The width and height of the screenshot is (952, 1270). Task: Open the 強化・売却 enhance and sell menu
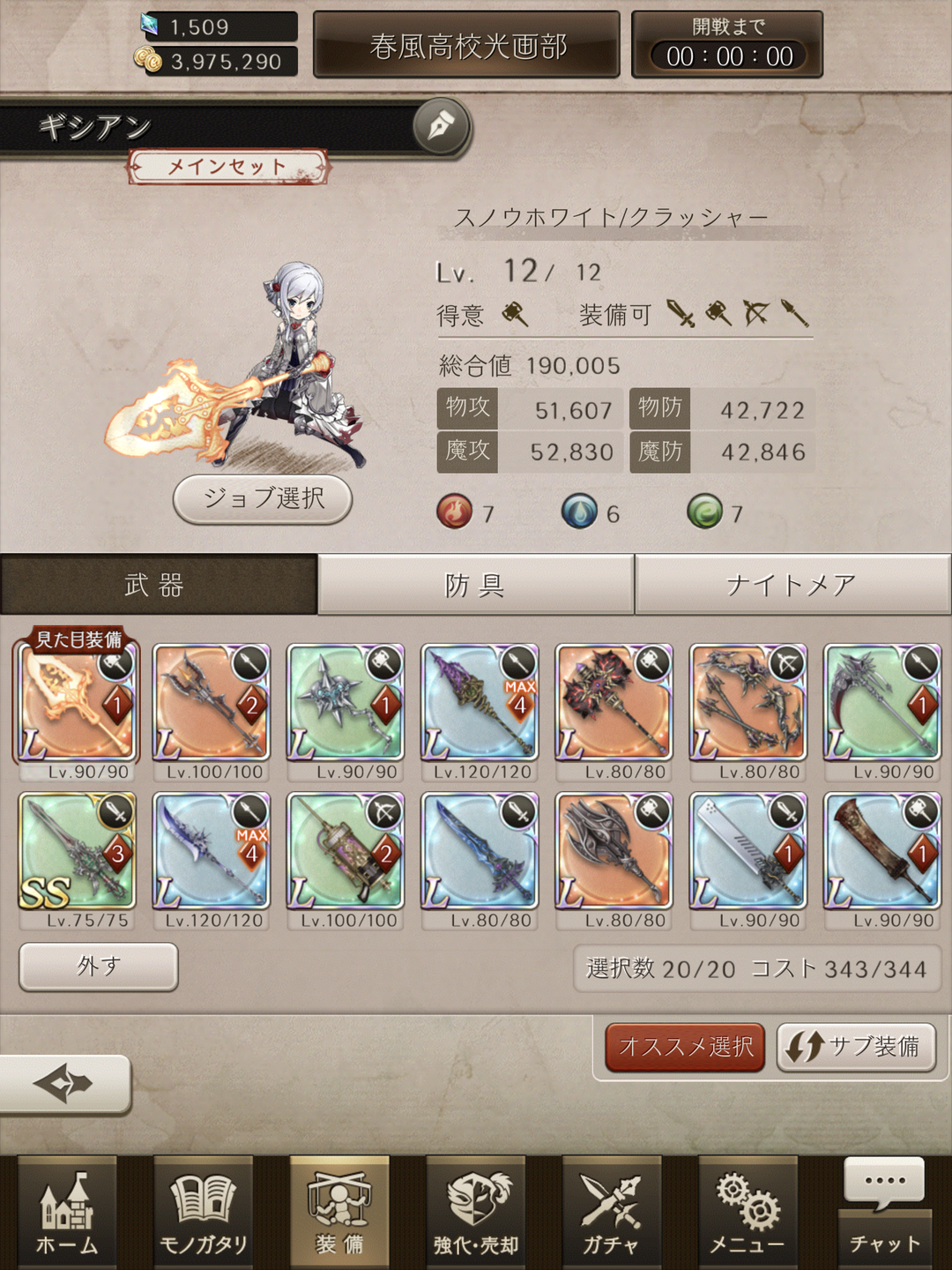point(476,1213)
